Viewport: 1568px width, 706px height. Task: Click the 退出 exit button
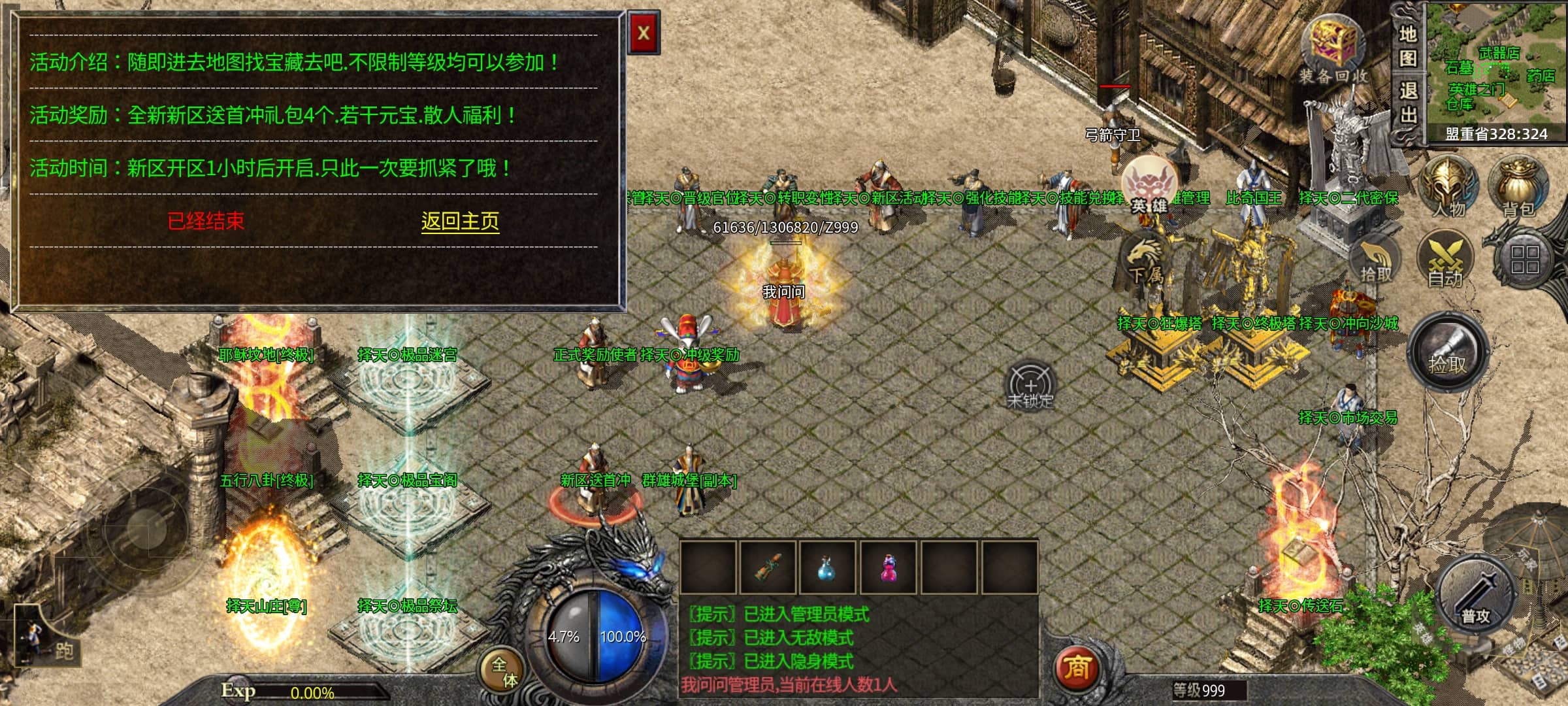click(1408, 103)
